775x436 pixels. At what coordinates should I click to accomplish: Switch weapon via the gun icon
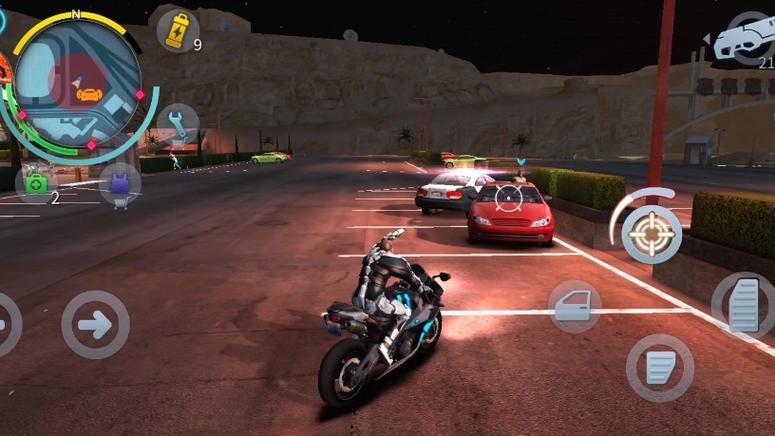745,40
